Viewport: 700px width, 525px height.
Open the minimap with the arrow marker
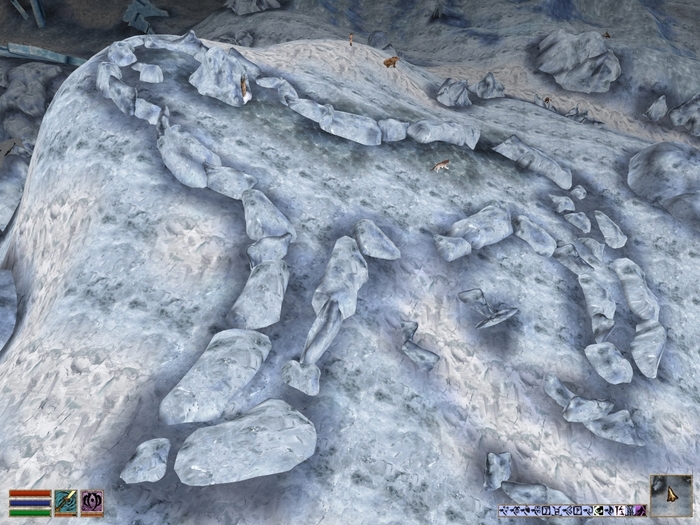coord(670,494)
